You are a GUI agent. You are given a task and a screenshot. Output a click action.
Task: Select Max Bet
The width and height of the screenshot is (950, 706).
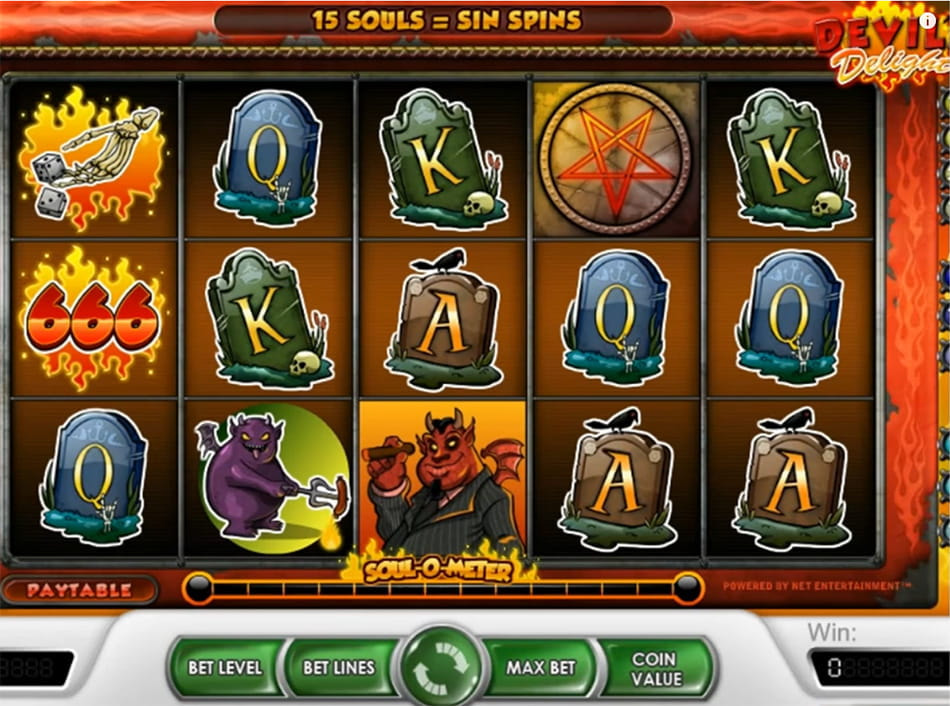[540, 667]
